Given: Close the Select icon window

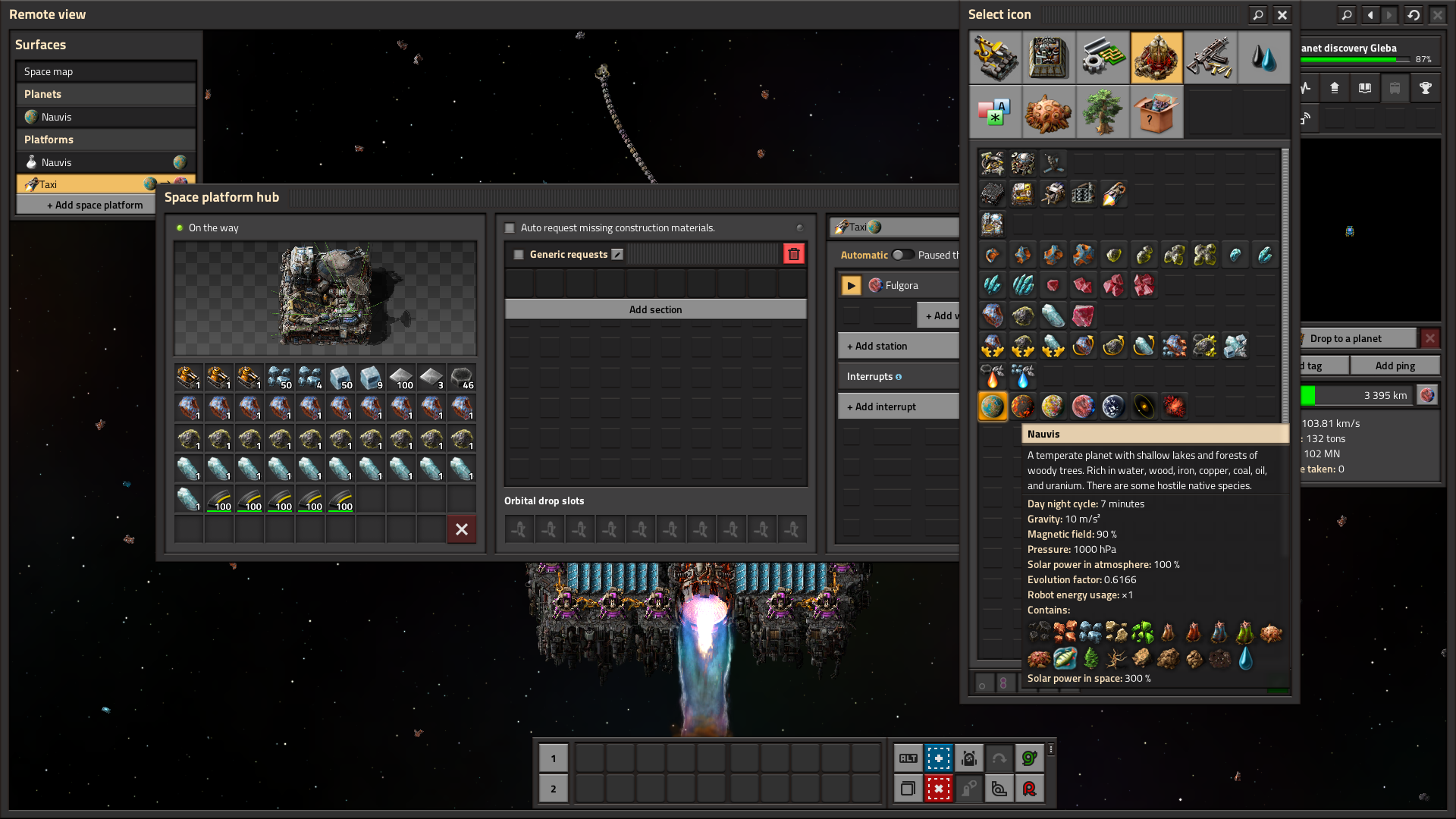Looking at the screenshot, I should [x=1282, y=14].
